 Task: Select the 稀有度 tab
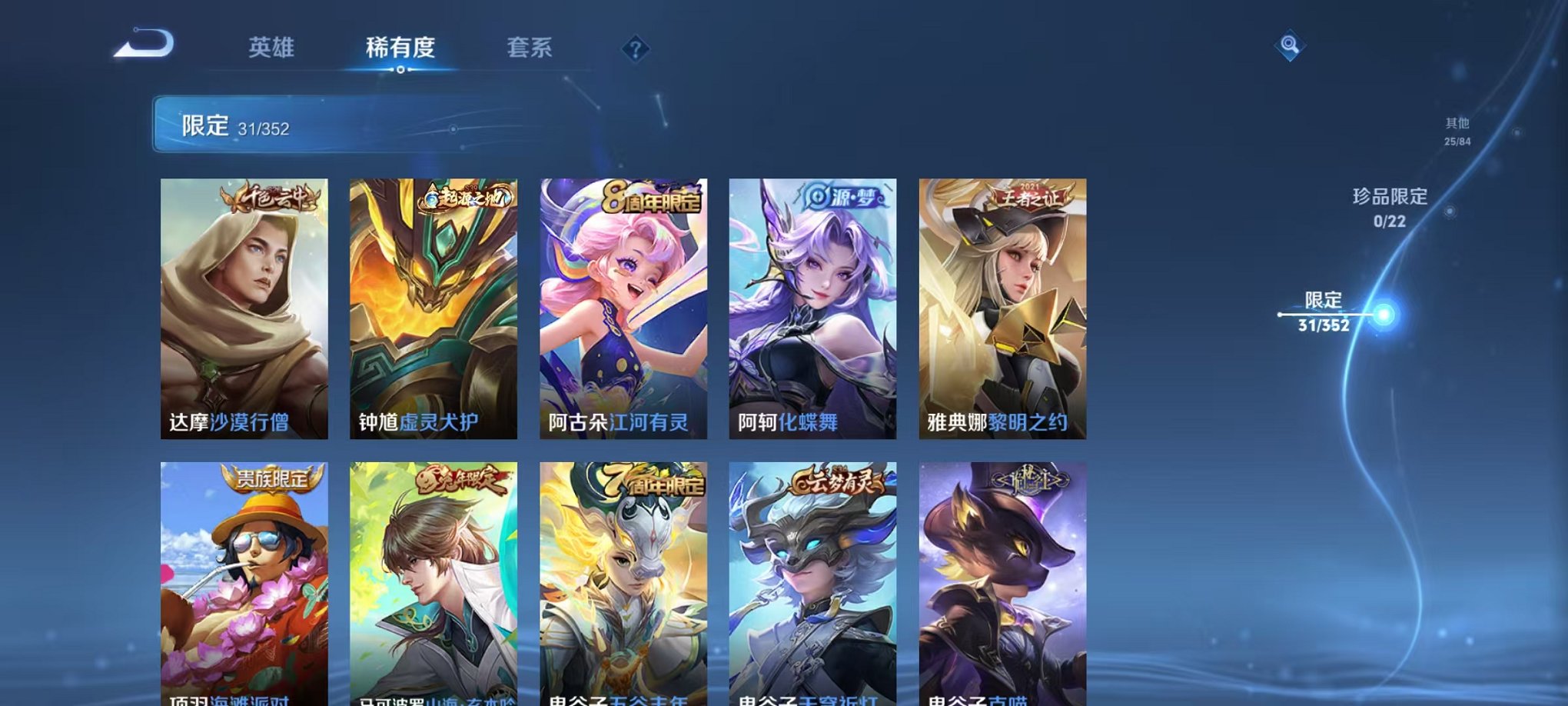[x=401, y=48]
